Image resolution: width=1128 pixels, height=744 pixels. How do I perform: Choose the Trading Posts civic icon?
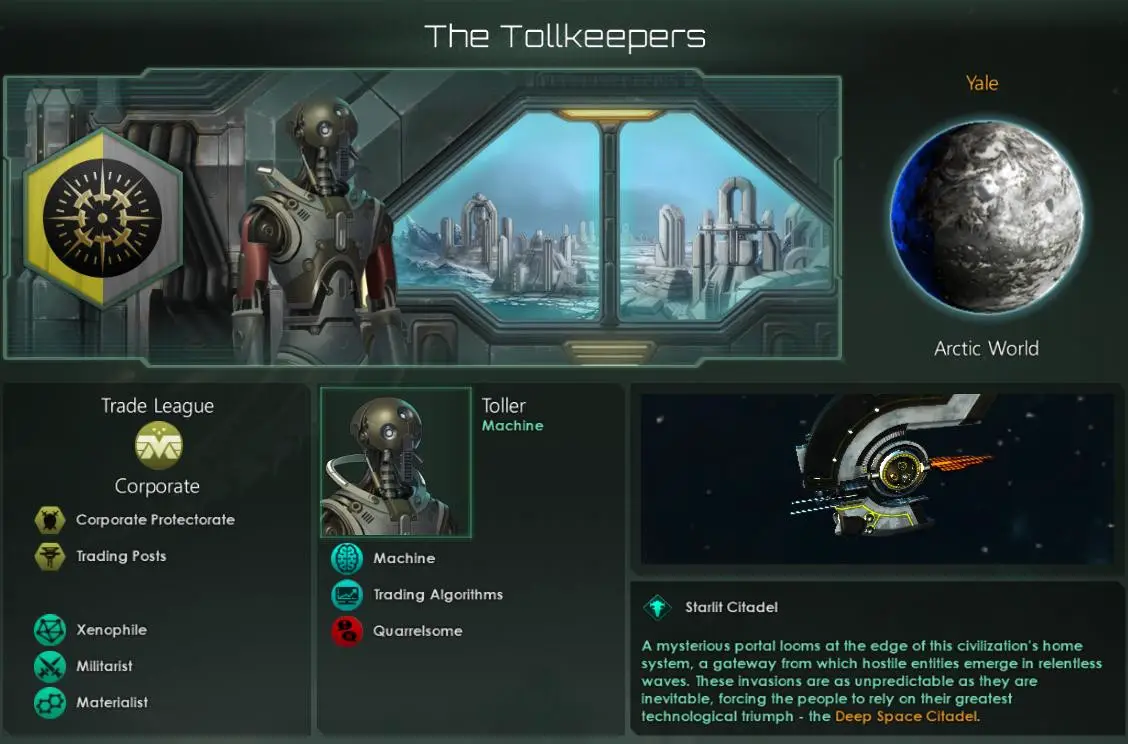point(50,556)
